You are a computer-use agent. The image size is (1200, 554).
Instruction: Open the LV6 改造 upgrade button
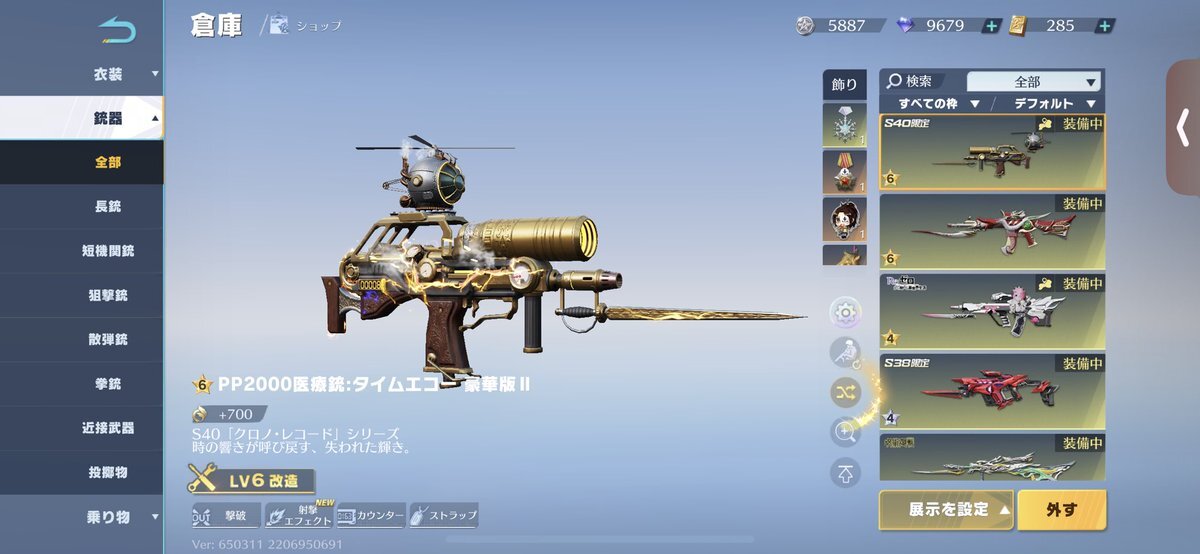click(251, 481)
